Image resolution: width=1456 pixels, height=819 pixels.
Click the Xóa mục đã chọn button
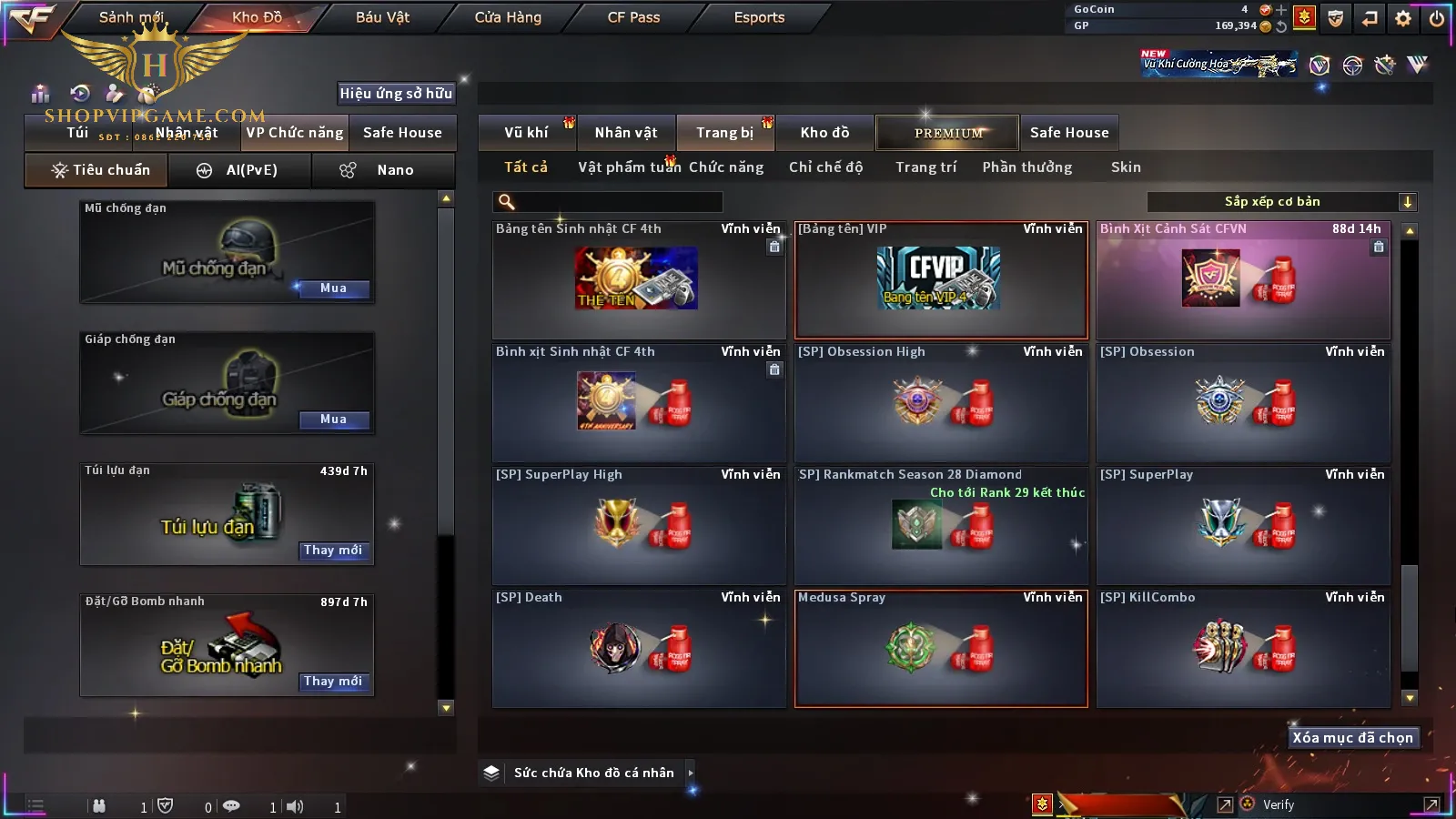pos(1352,738)
